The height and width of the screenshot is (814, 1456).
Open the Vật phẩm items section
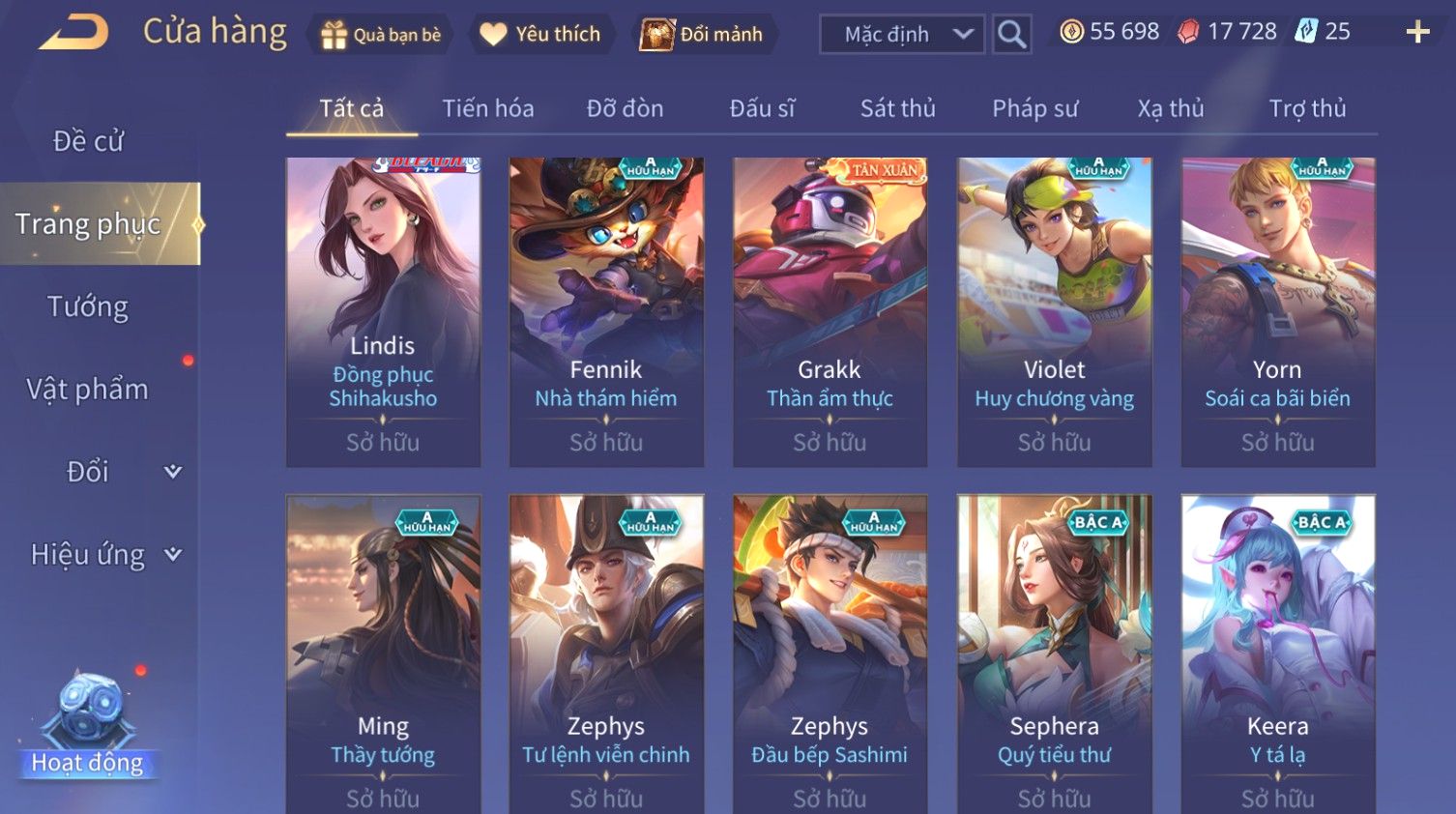pyautogui.click(x=88, y=389)
